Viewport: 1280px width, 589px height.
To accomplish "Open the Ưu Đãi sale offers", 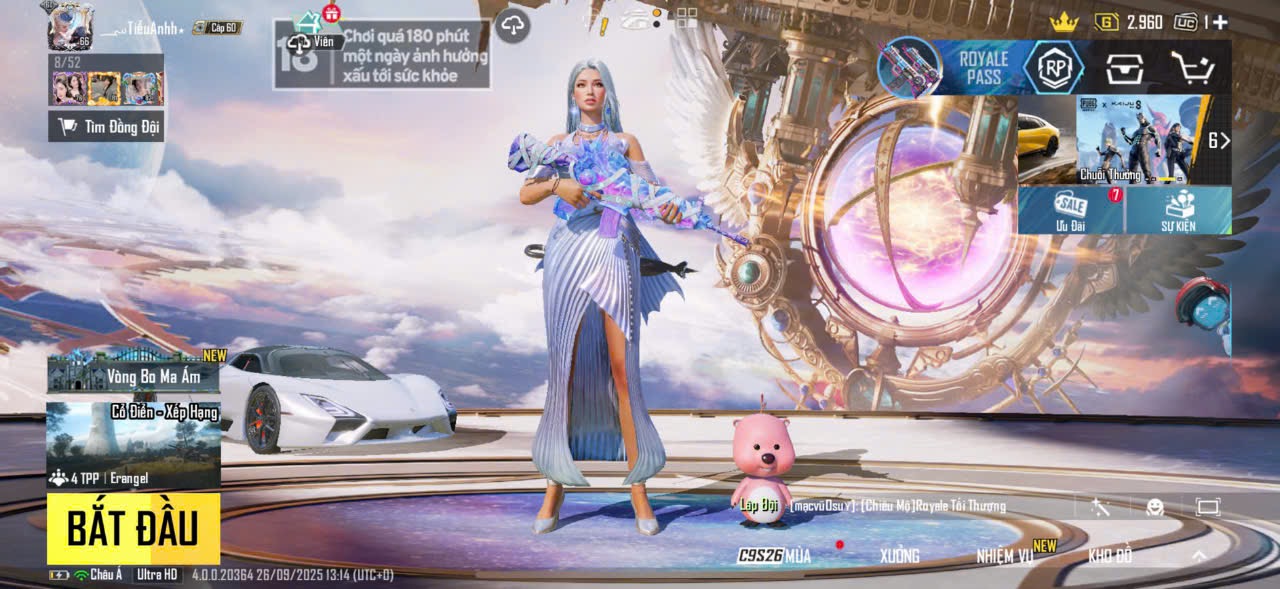I will click(x=1072, y=210).
